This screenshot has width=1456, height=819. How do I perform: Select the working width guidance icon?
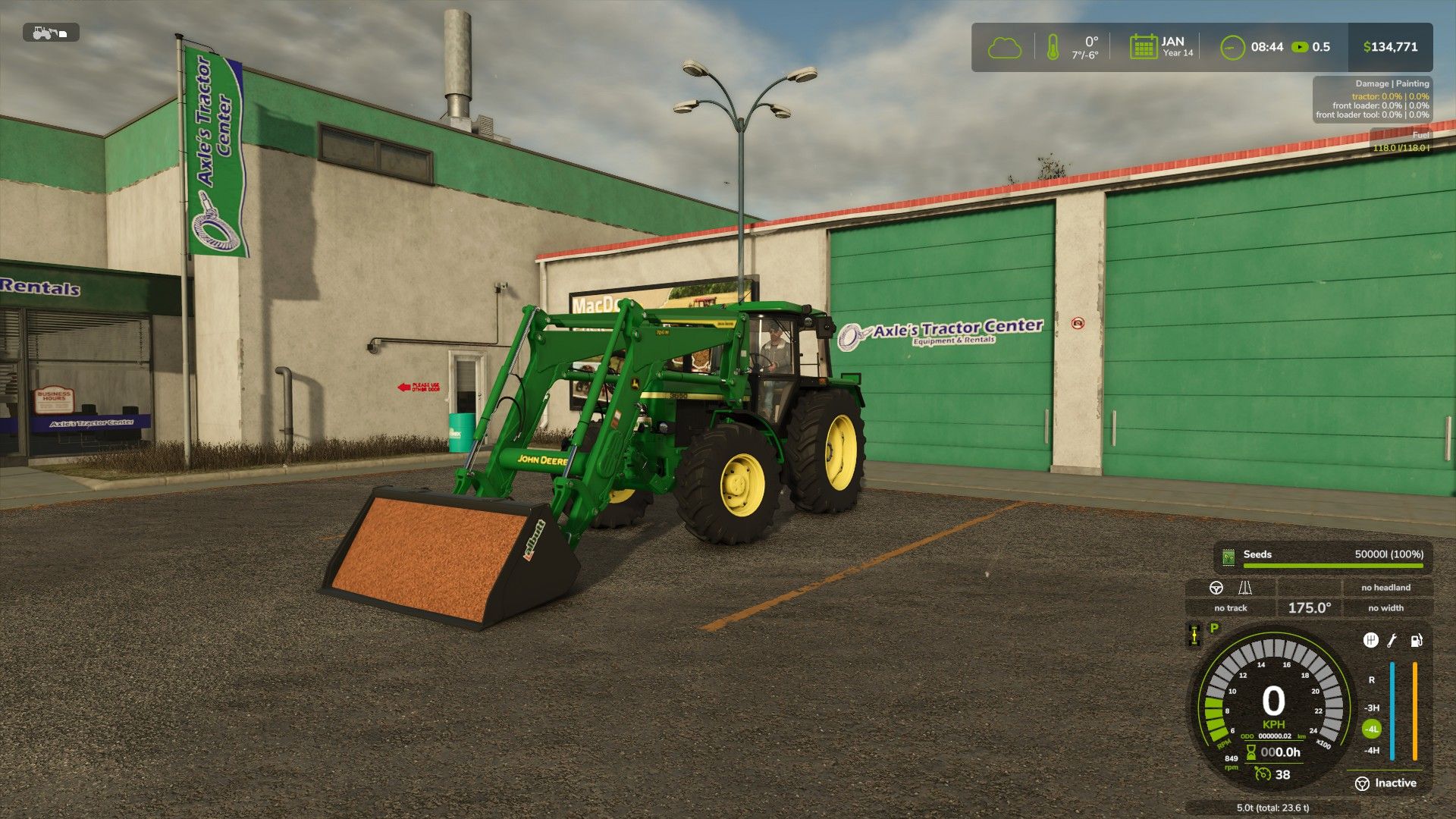click(1245, 588)
